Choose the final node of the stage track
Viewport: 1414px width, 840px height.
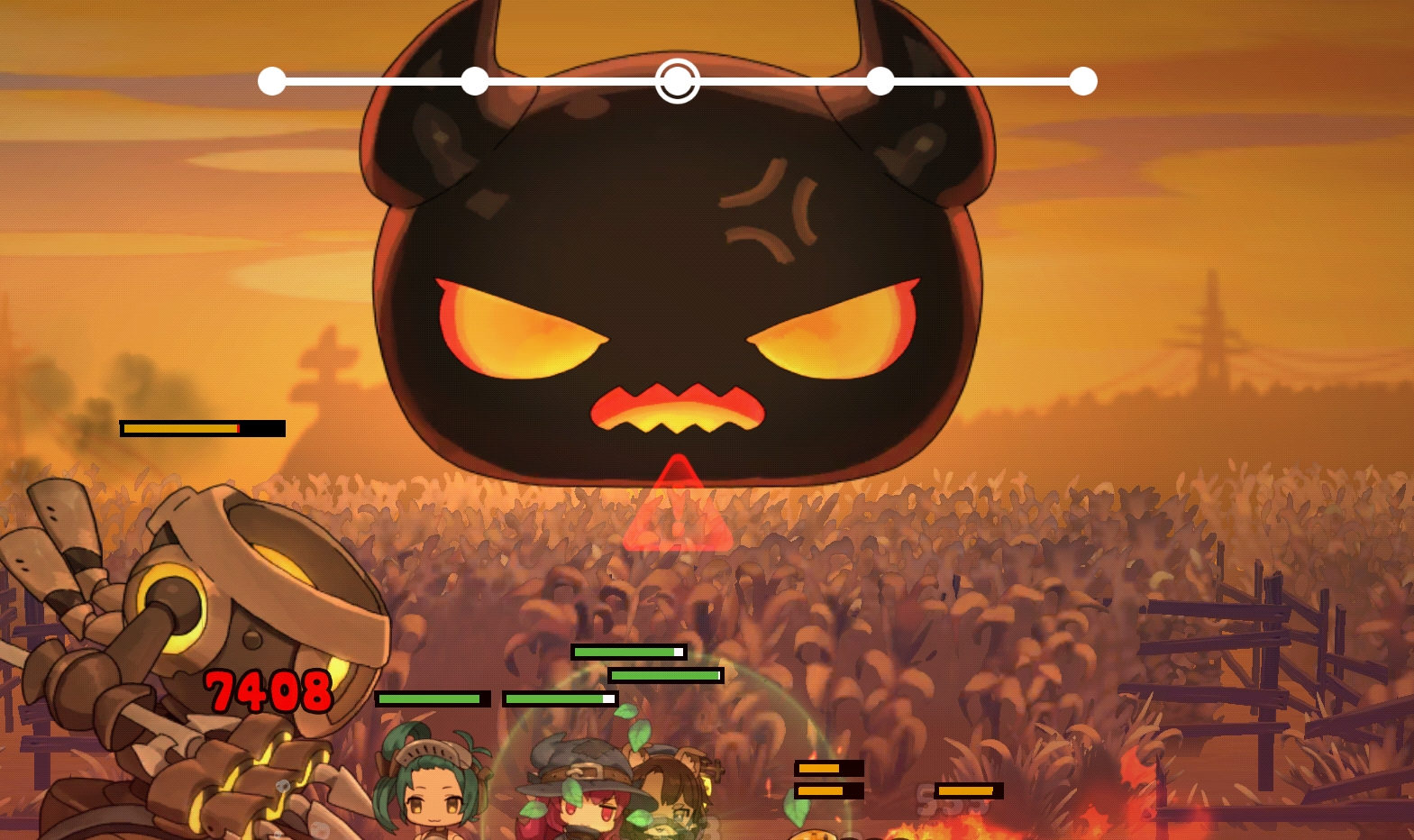(x=1083, y=81)
